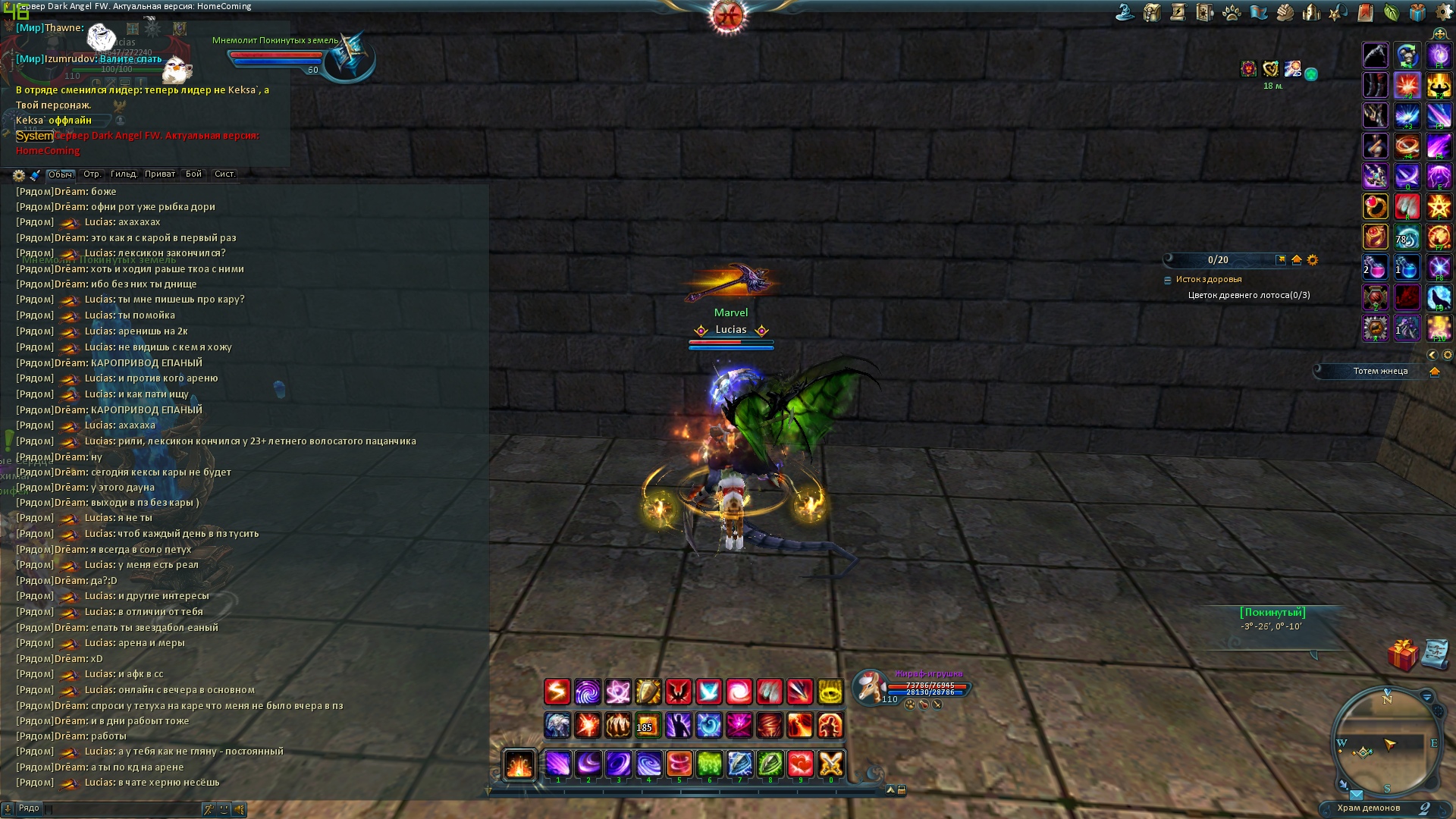Toggle the hotbar lock icon

(x=902, y=790)
